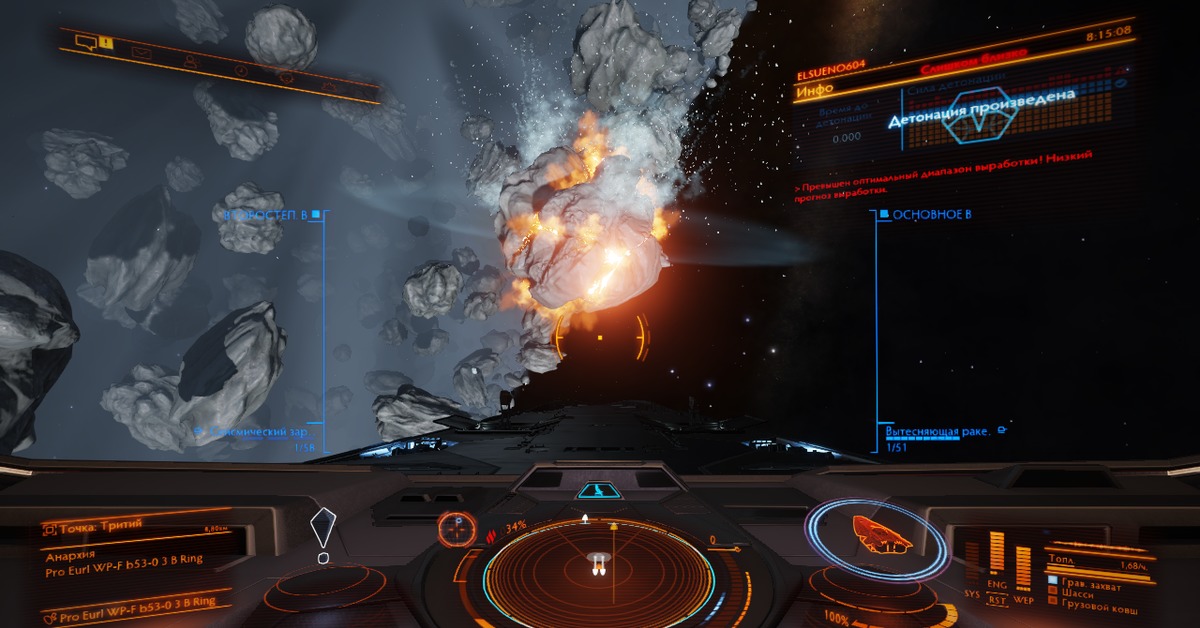The image size is (1200, 628).
Task: Click the circular radar scanner
Action: coord(598,577)
